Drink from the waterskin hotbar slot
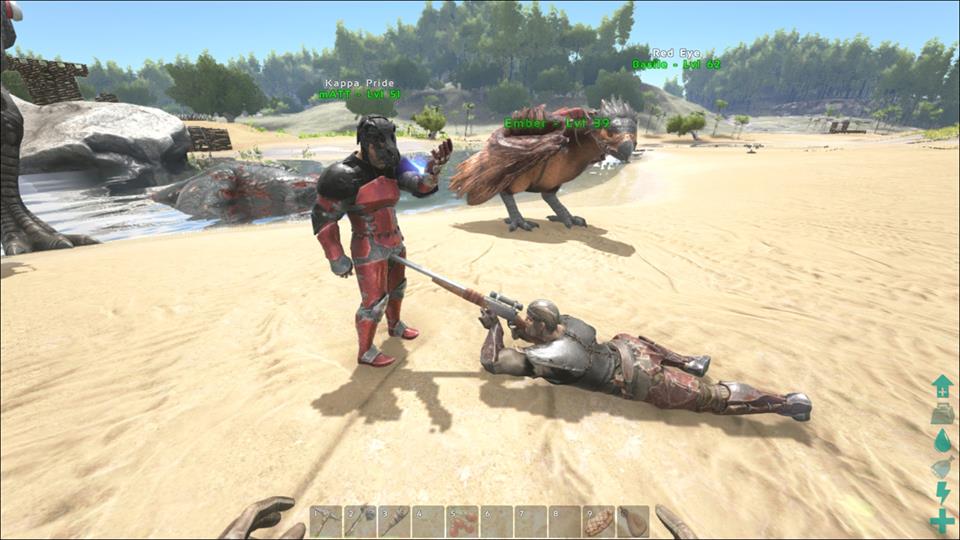The width and height of the screenshot is (960, 540). tap(632, 521)
